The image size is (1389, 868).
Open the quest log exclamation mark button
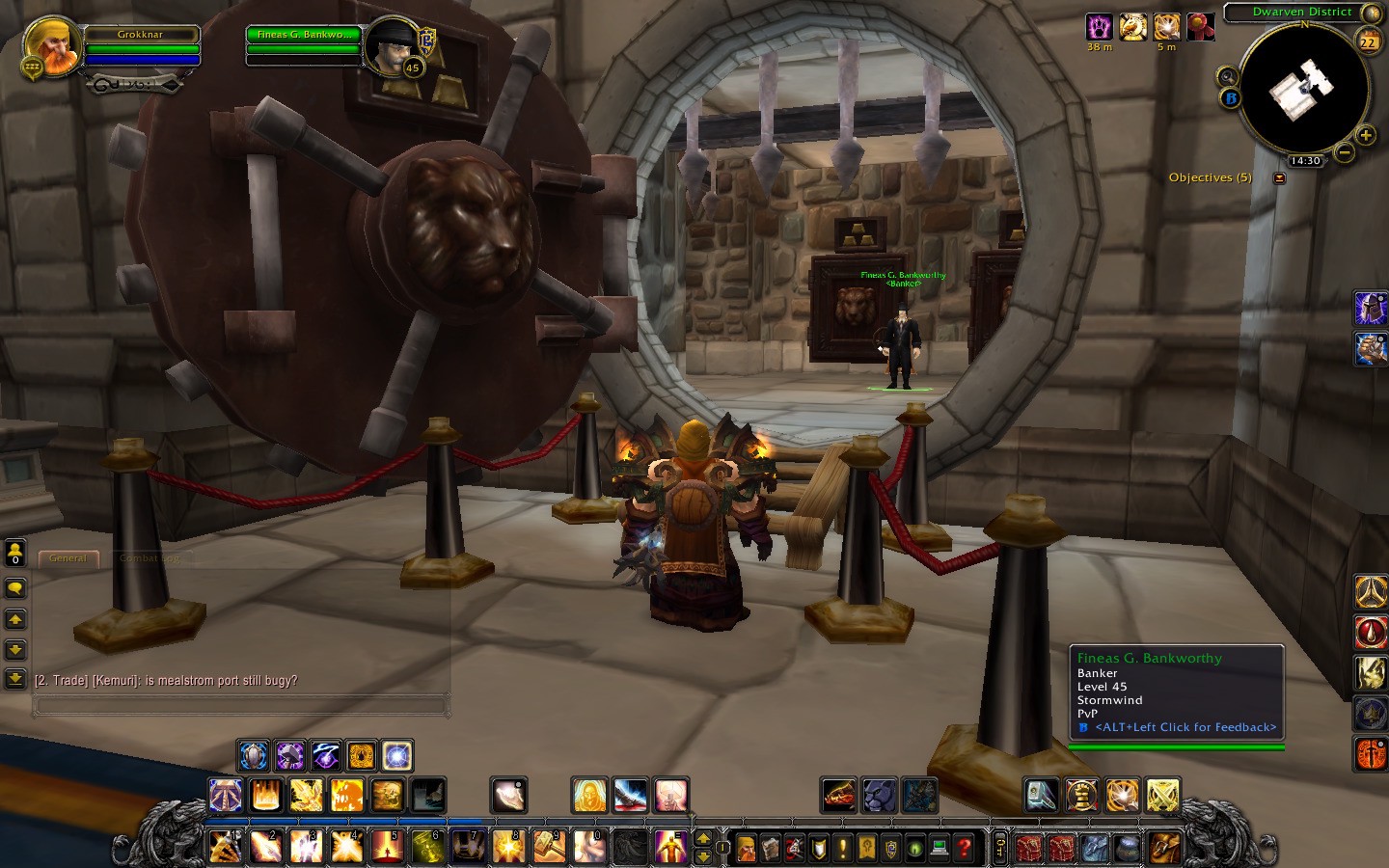843,849
